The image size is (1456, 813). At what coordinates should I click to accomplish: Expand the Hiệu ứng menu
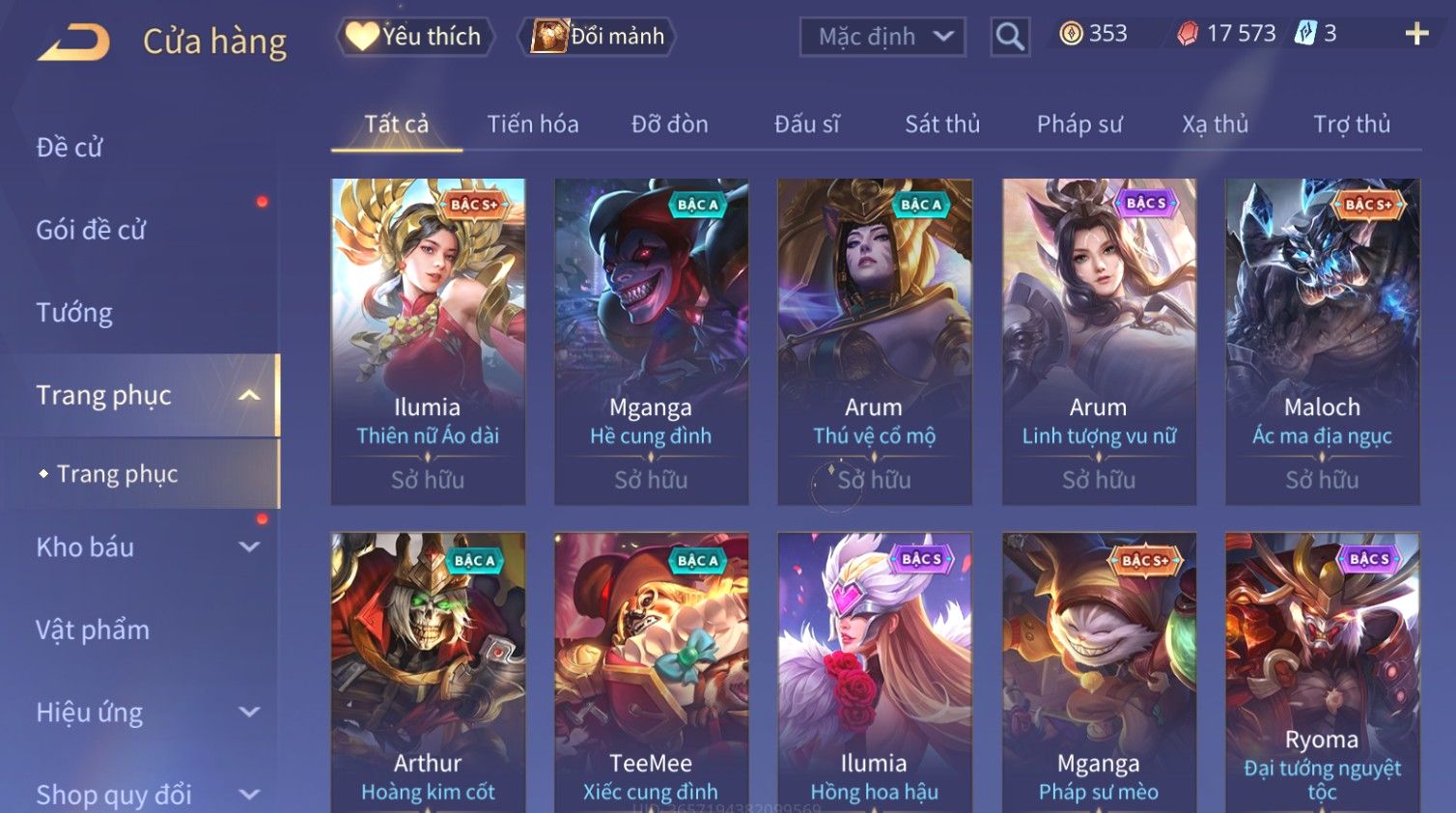(x=145, y=713)
